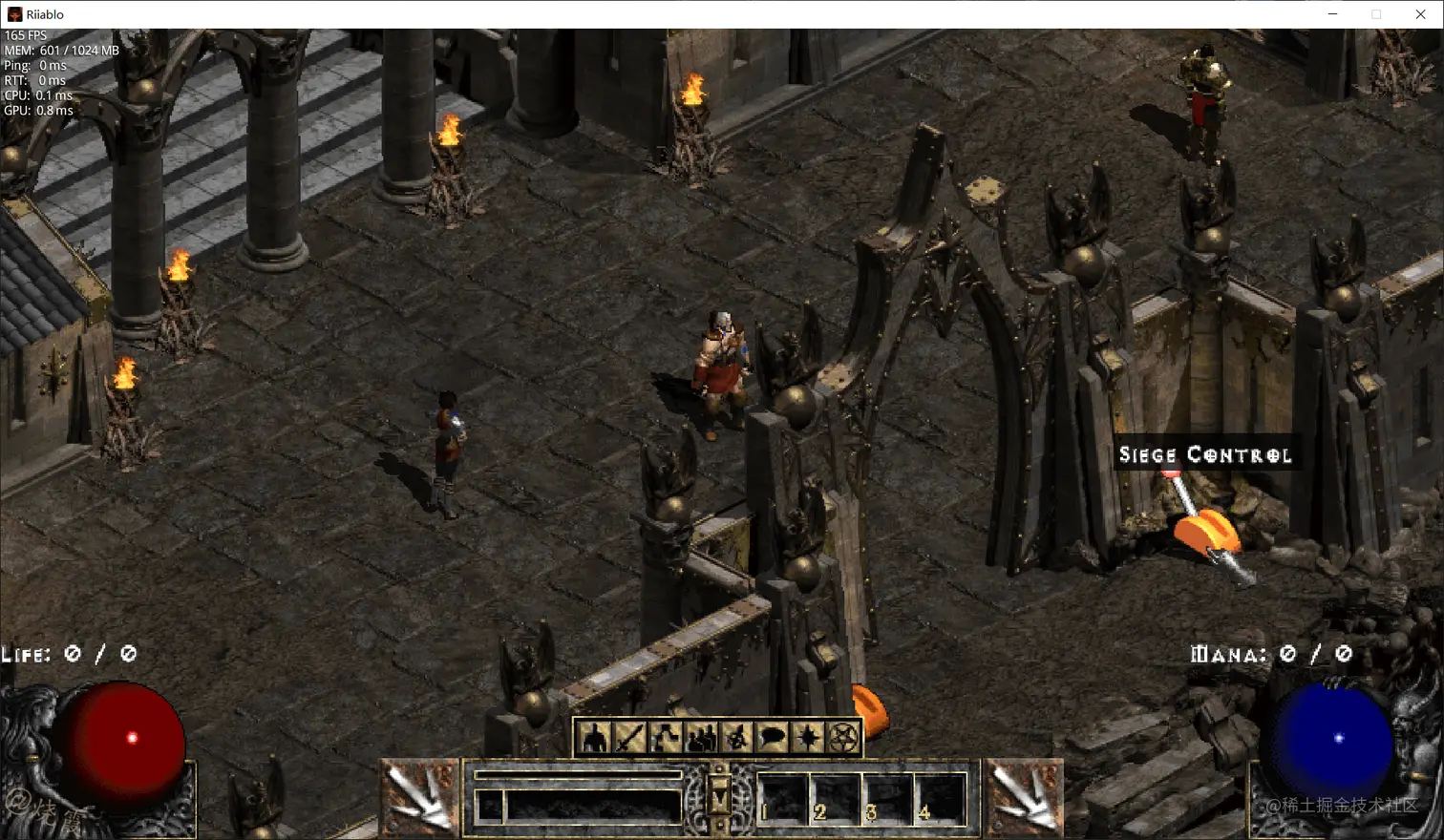The width and height of the screenshot is (1444, 840).
Task: Open inventory via the sword icon
Action: [x=630, y=738]
